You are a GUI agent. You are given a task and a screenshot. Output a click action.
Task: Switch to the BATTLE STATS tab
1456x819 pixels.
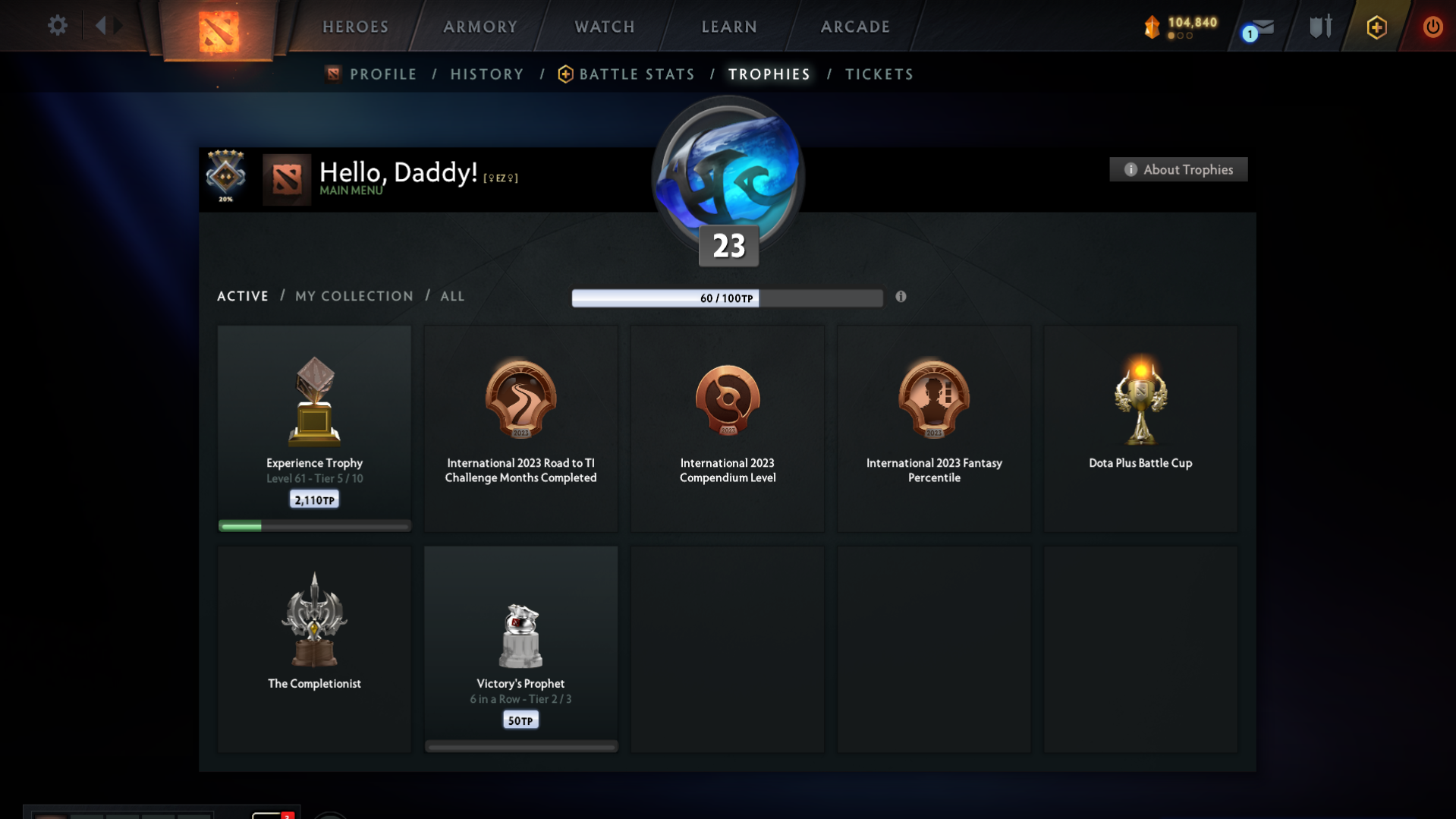(x=637, y=74)
